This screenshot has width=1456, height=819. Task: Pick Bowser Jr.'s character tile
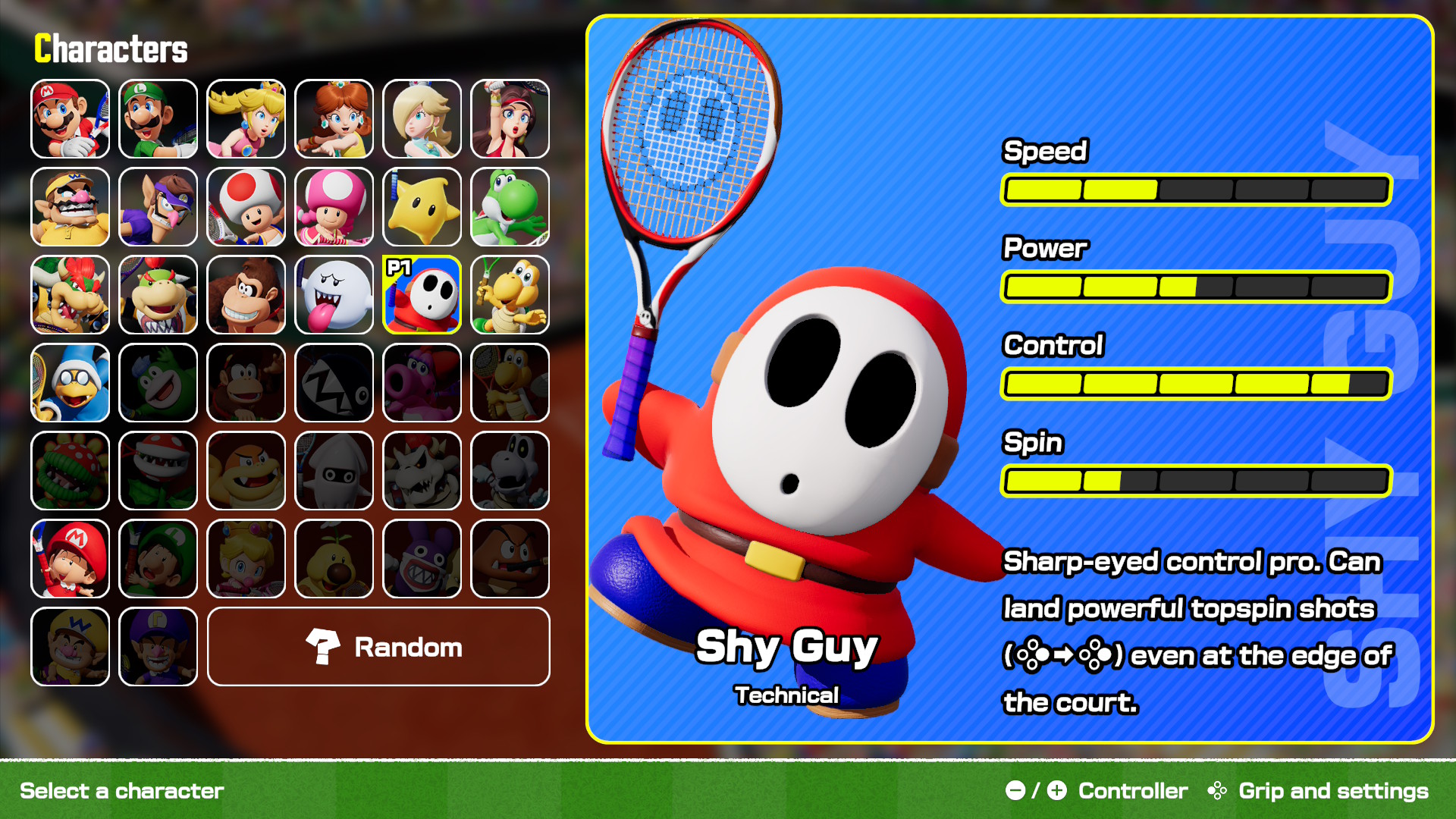coord(158,295)
